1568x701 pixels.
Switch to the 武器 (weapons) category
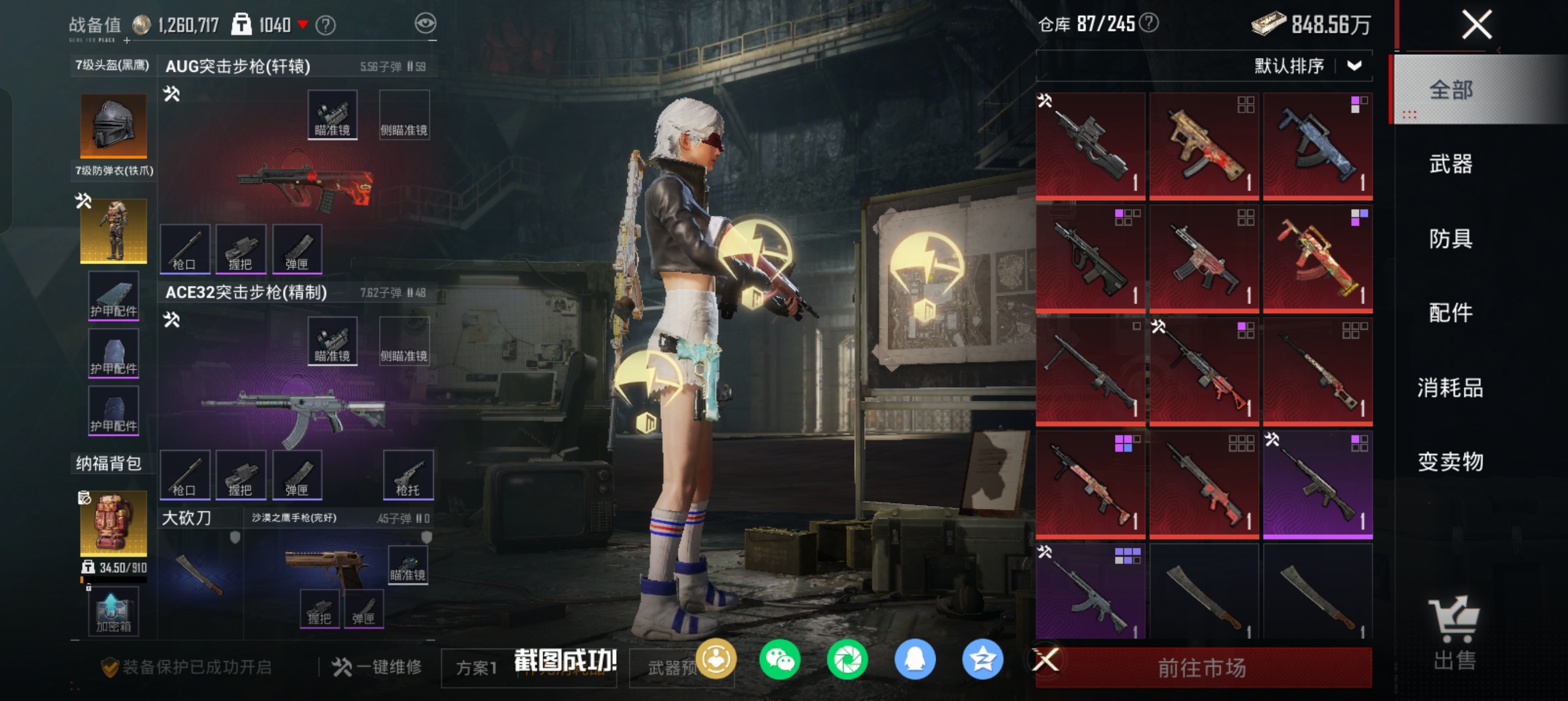(1450, 165)
